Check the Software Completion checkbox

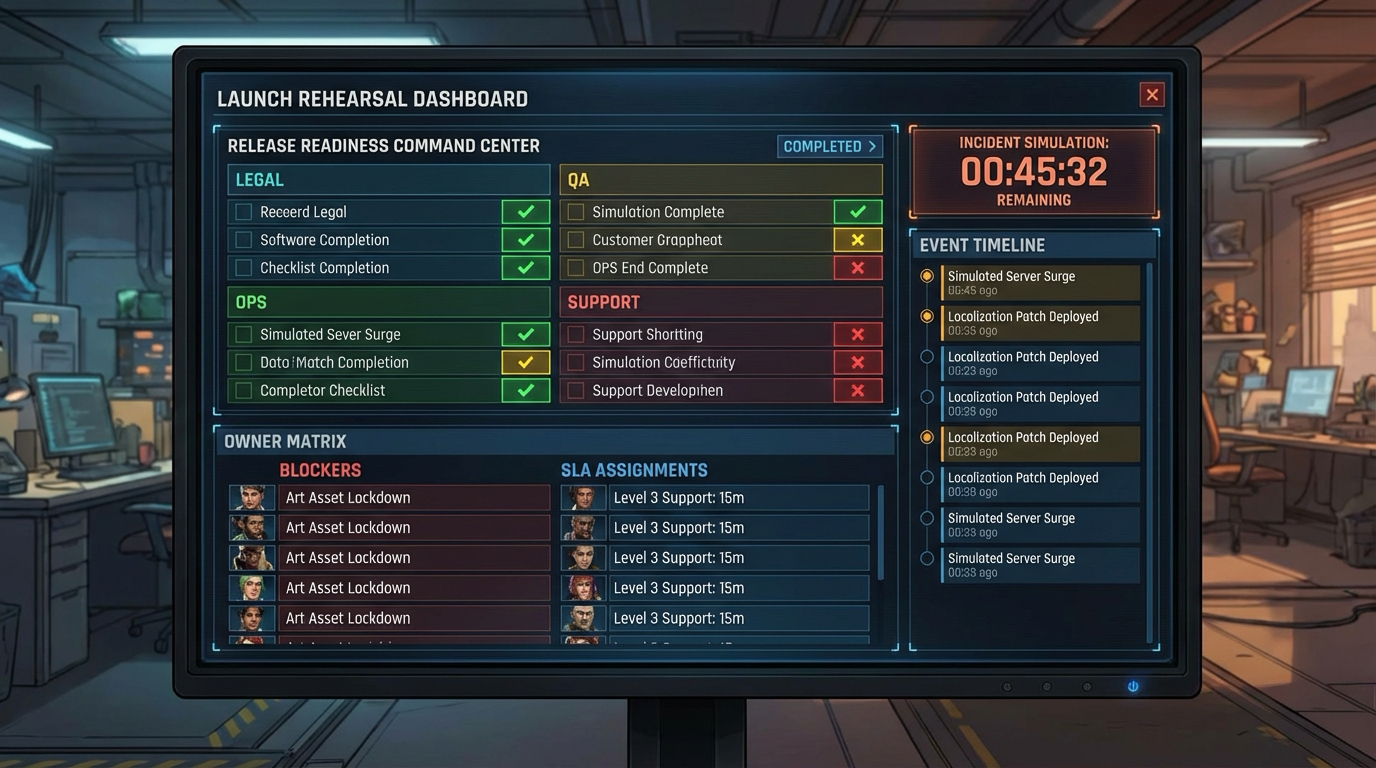tap(243, 239)
